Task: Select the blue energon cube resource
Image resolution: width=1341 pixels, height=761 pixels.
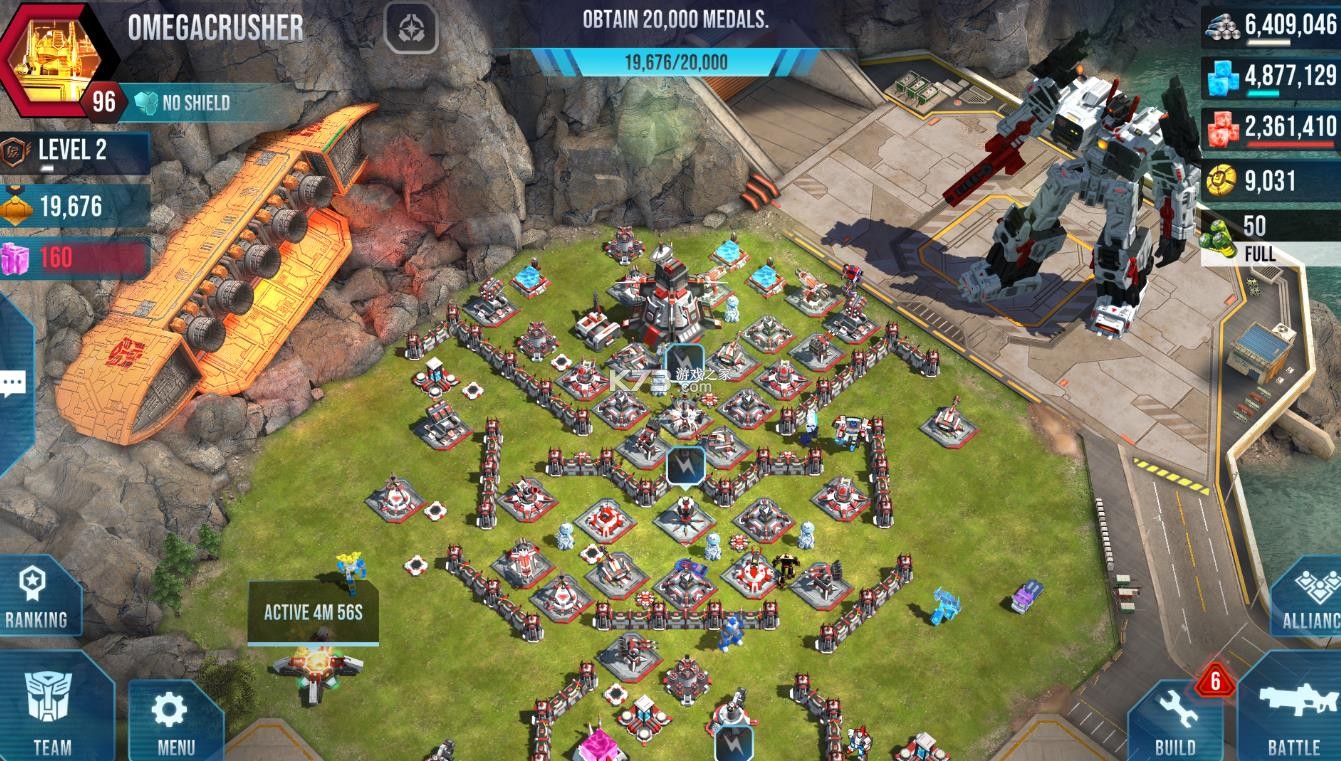Action: (1270, 75)
